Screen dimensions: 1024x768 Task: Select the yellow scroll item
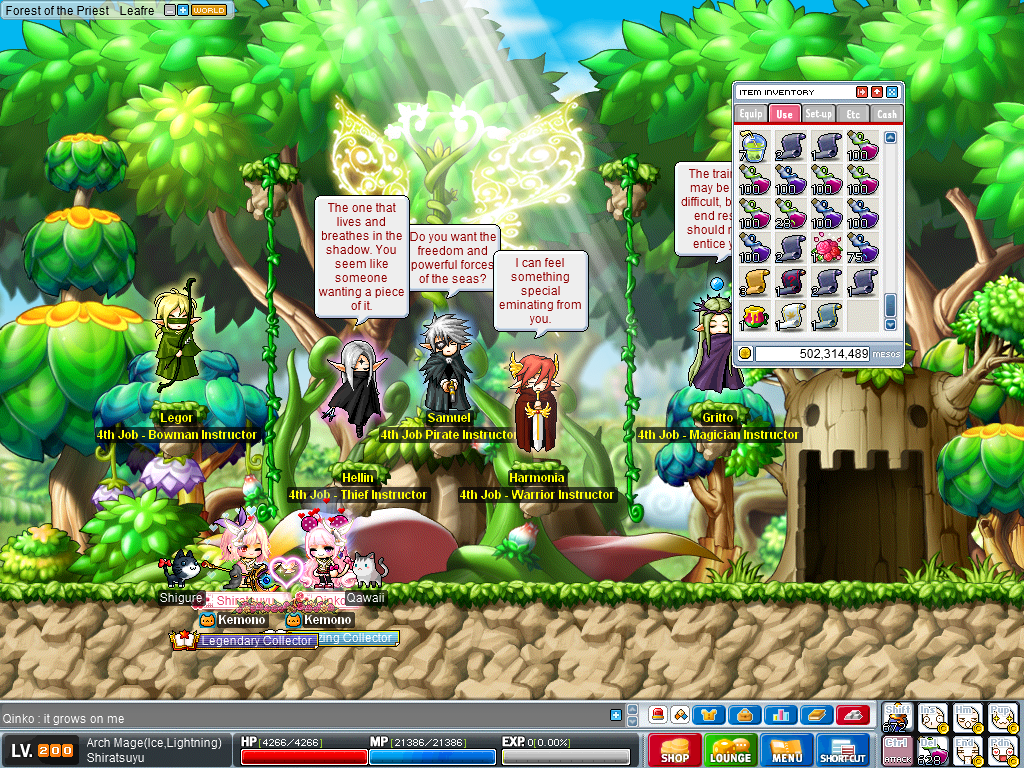pos(752,282)
